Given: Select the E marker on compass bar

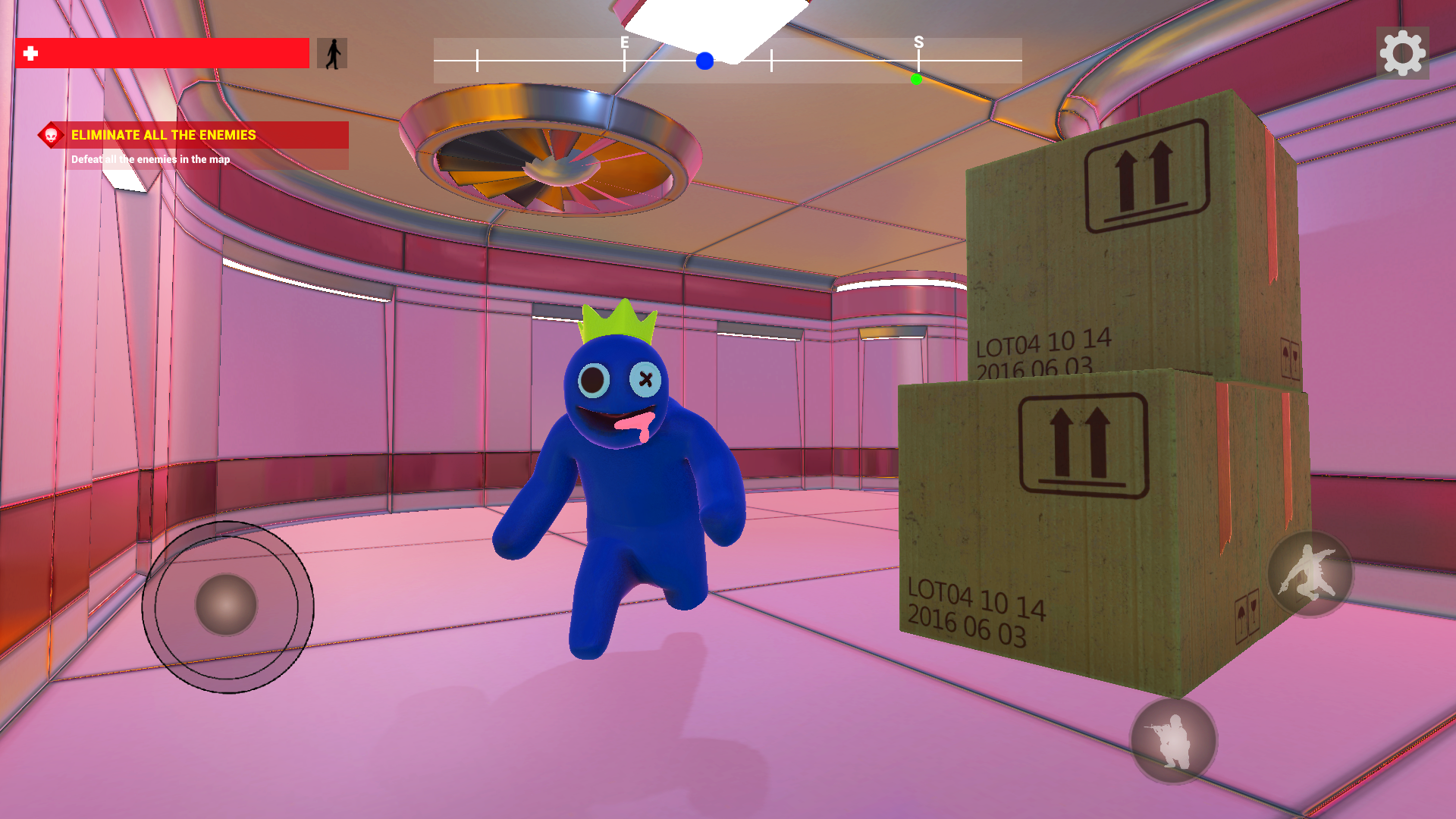Looking at the screenshot, I should click(625, 44).
